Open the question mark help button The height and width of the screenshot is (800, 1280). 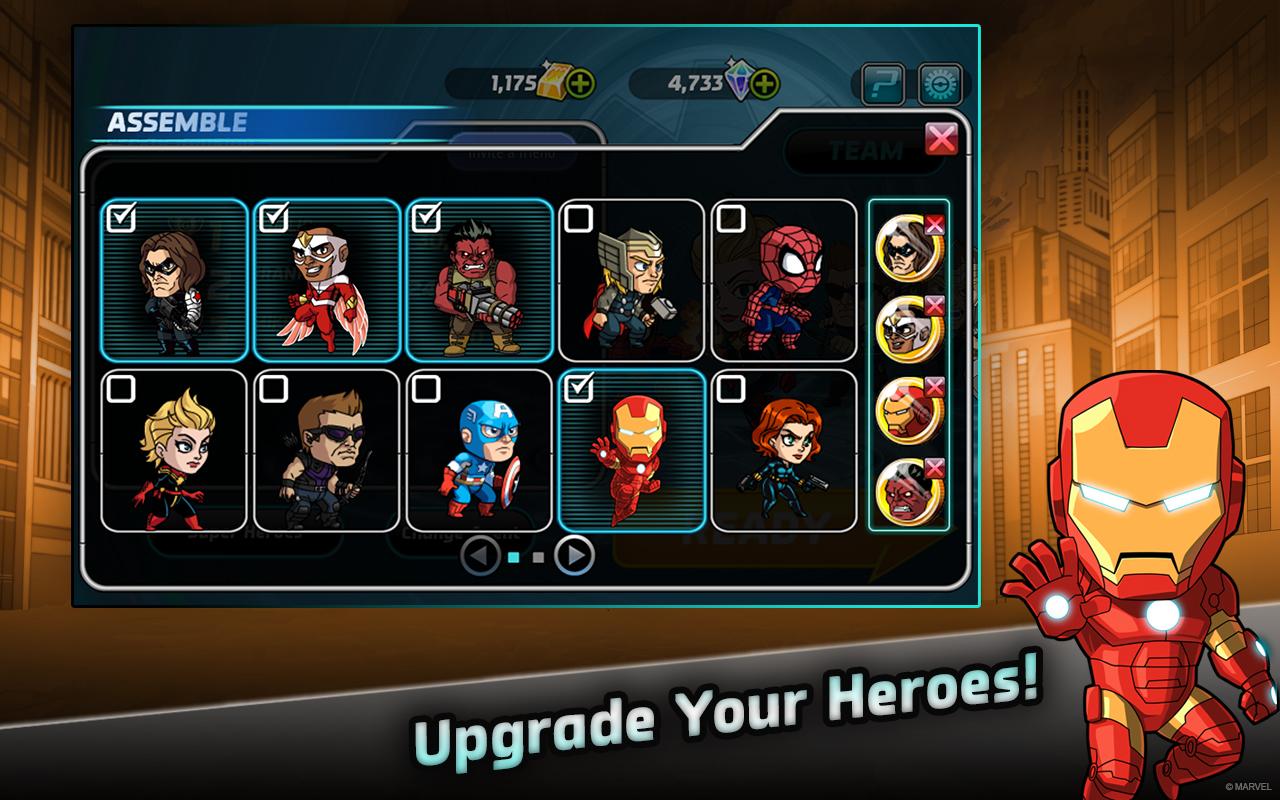[883, 84]
